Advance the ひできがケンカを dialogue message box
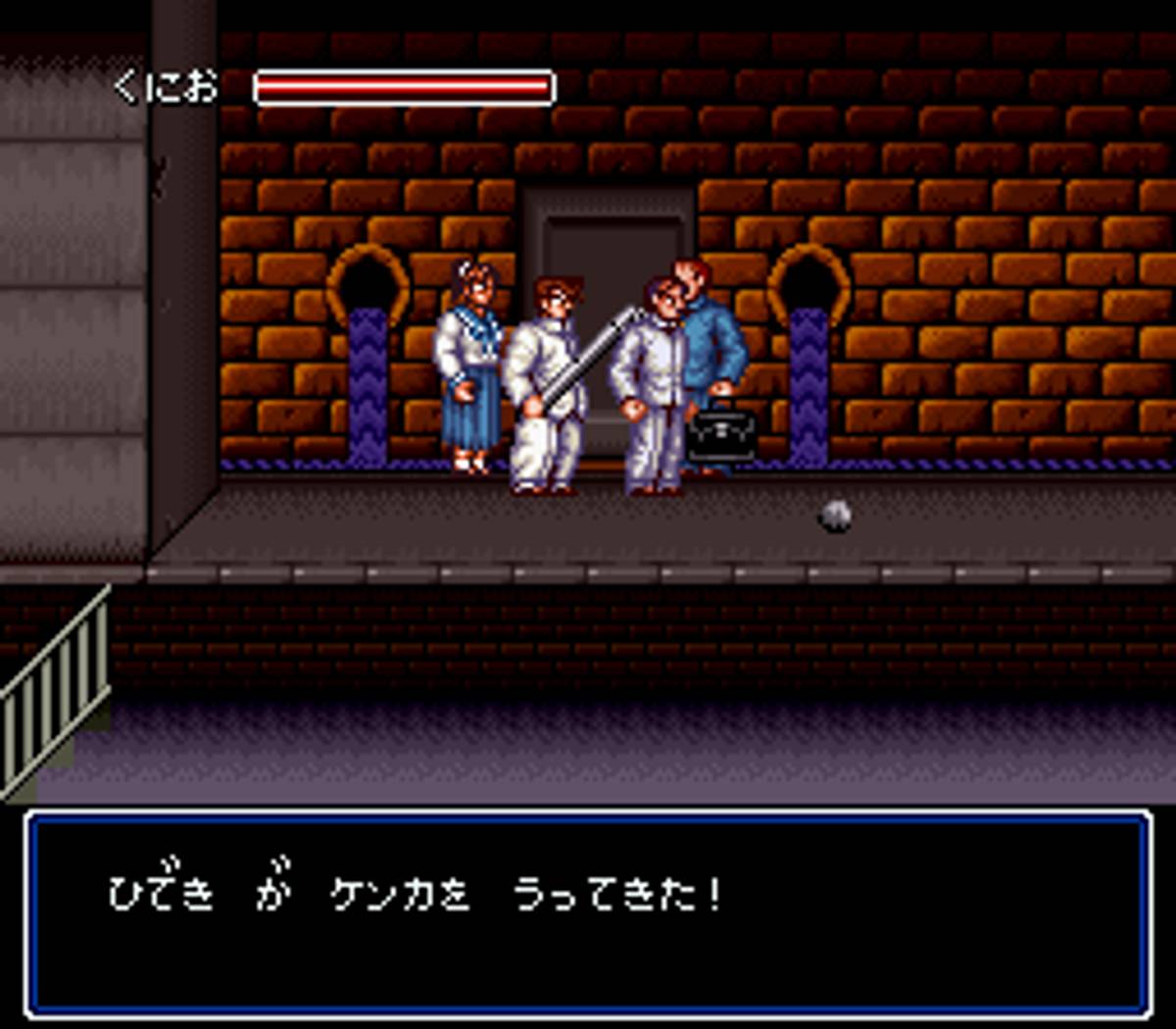 pyautogui.click(x=588, y=913)
